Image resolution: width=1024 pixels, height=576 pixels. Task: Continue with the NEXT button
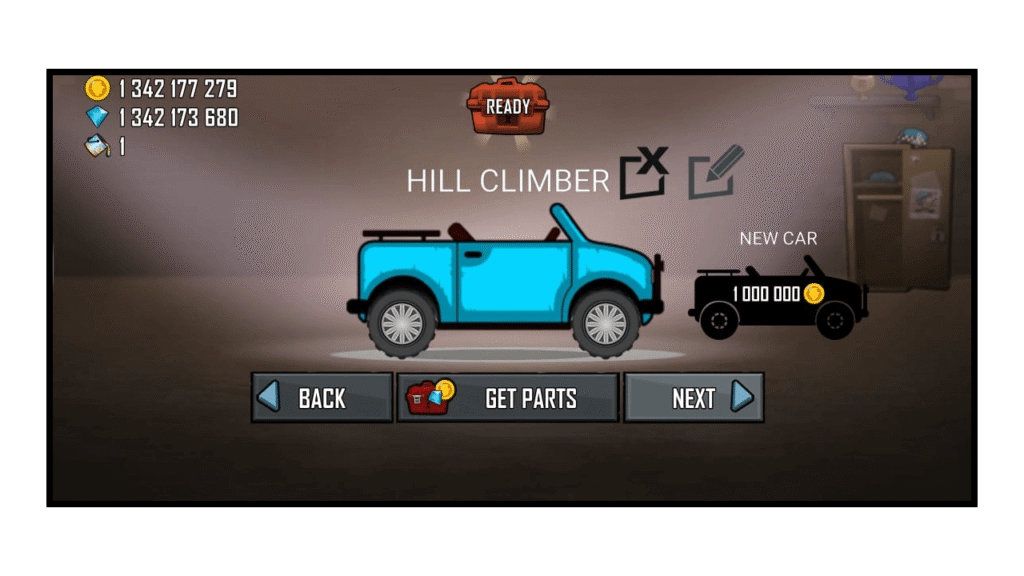tap(694, 398)
